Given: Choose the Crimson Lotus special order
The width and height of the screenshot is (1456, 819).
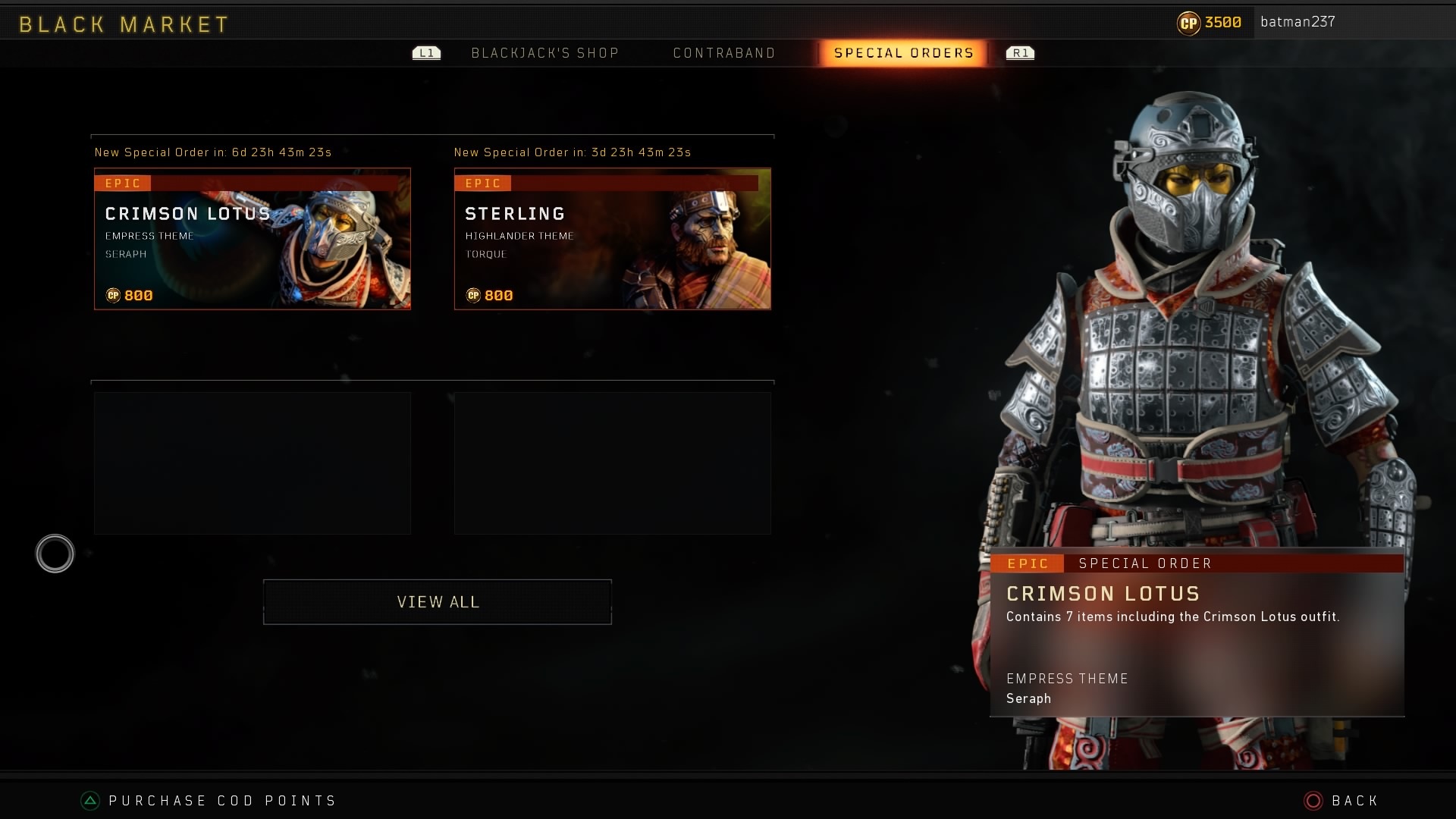Looking at the screenshot, I should [253, 239].
